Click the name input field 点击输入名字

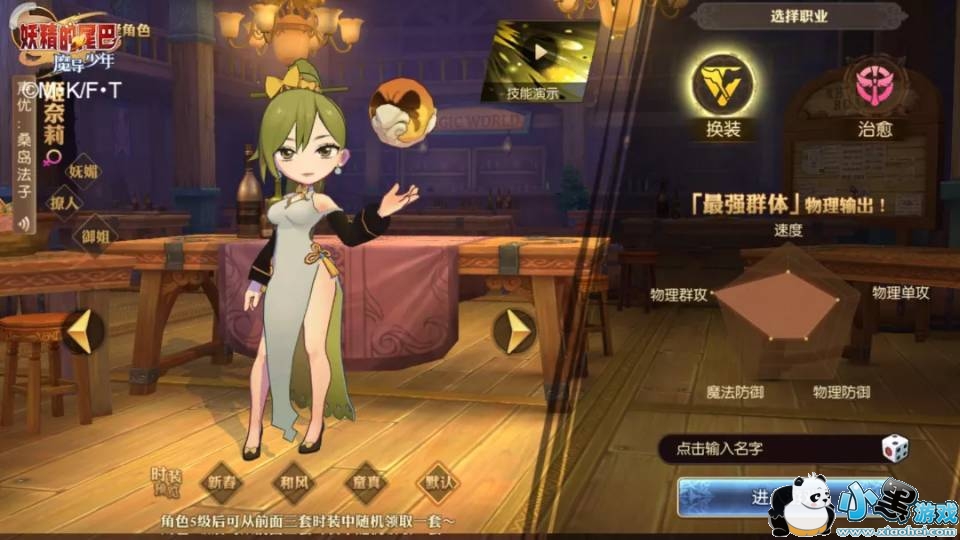pyautogui.click(x=765, y=449)
